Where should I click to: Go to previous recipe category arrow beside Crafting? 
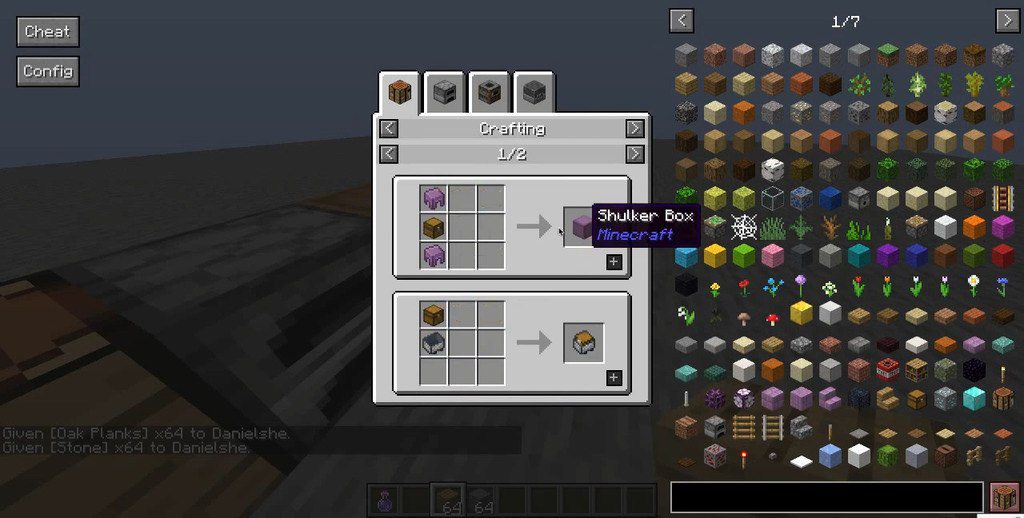coord(389,128)
